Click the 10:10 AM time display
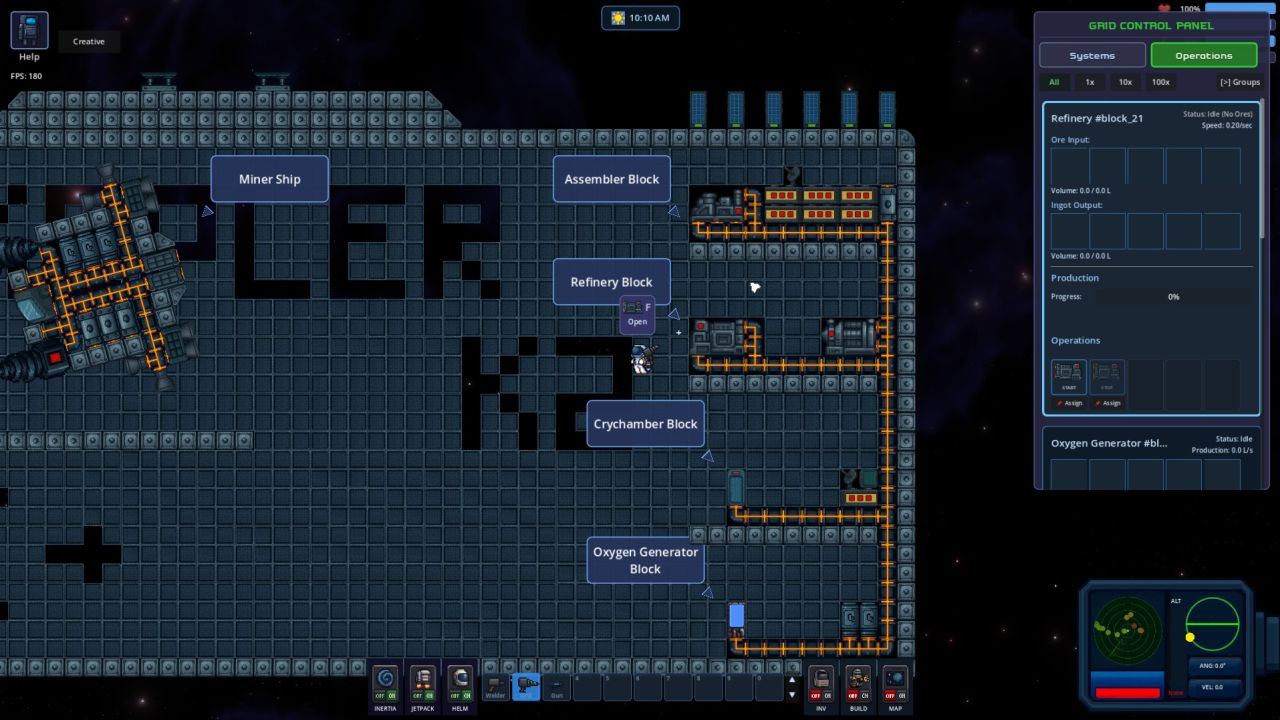Screen dimensions: 1280x720 [640, 17]
